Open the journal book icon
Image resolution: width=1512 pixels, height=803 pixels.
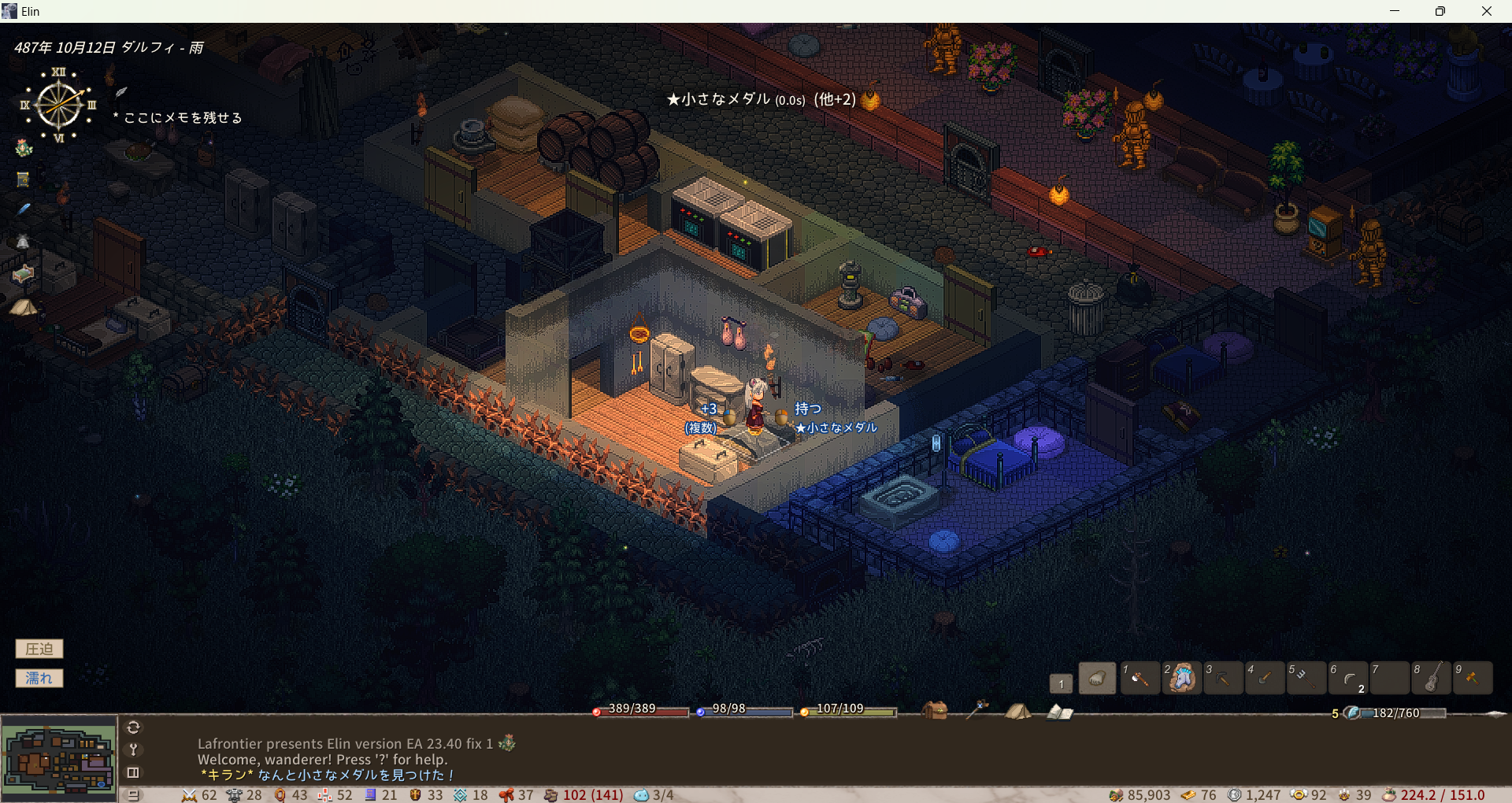click(1060, 712)
